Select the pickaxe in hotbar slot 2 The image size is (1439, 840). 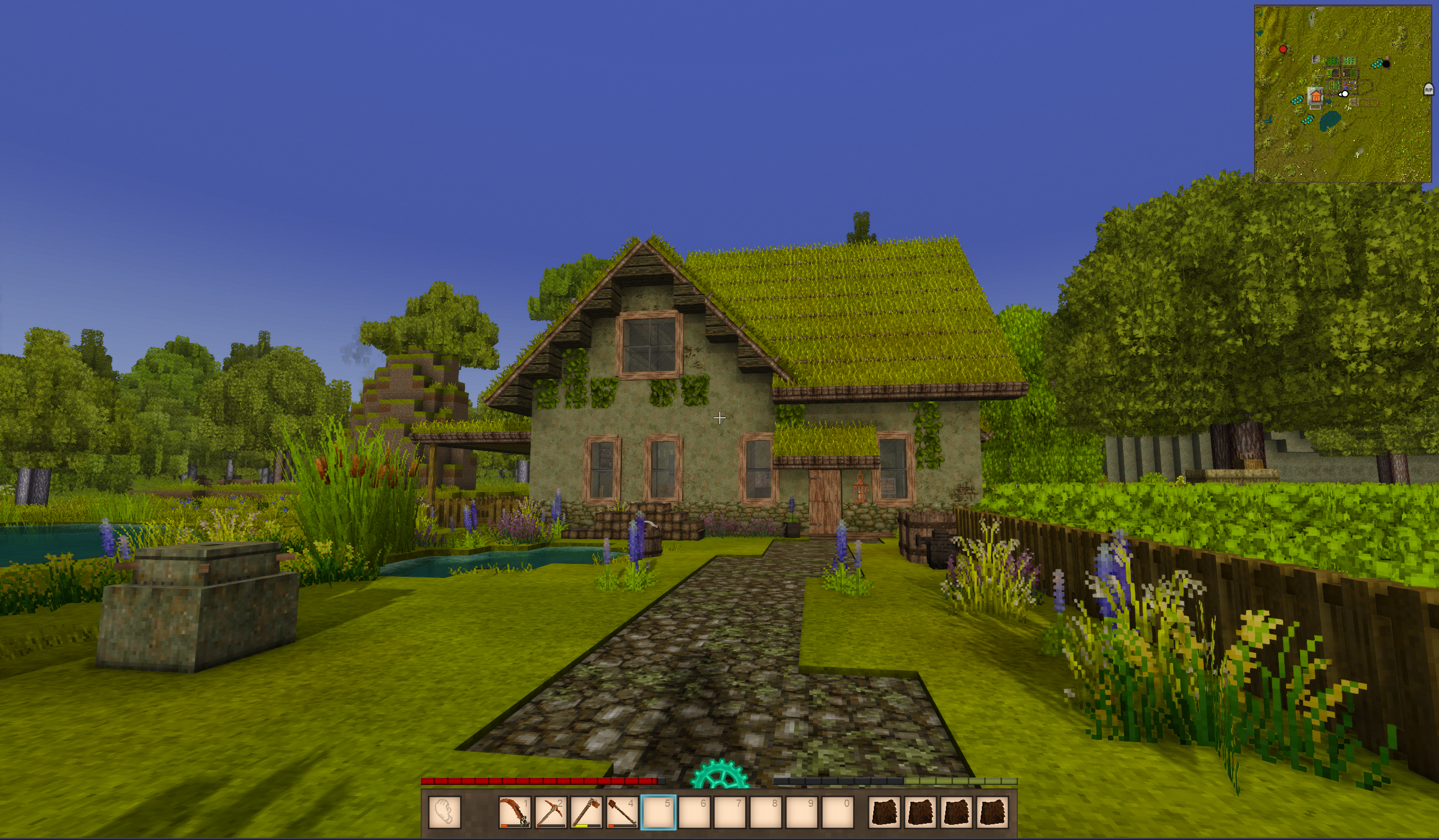[x=551, y=811]
